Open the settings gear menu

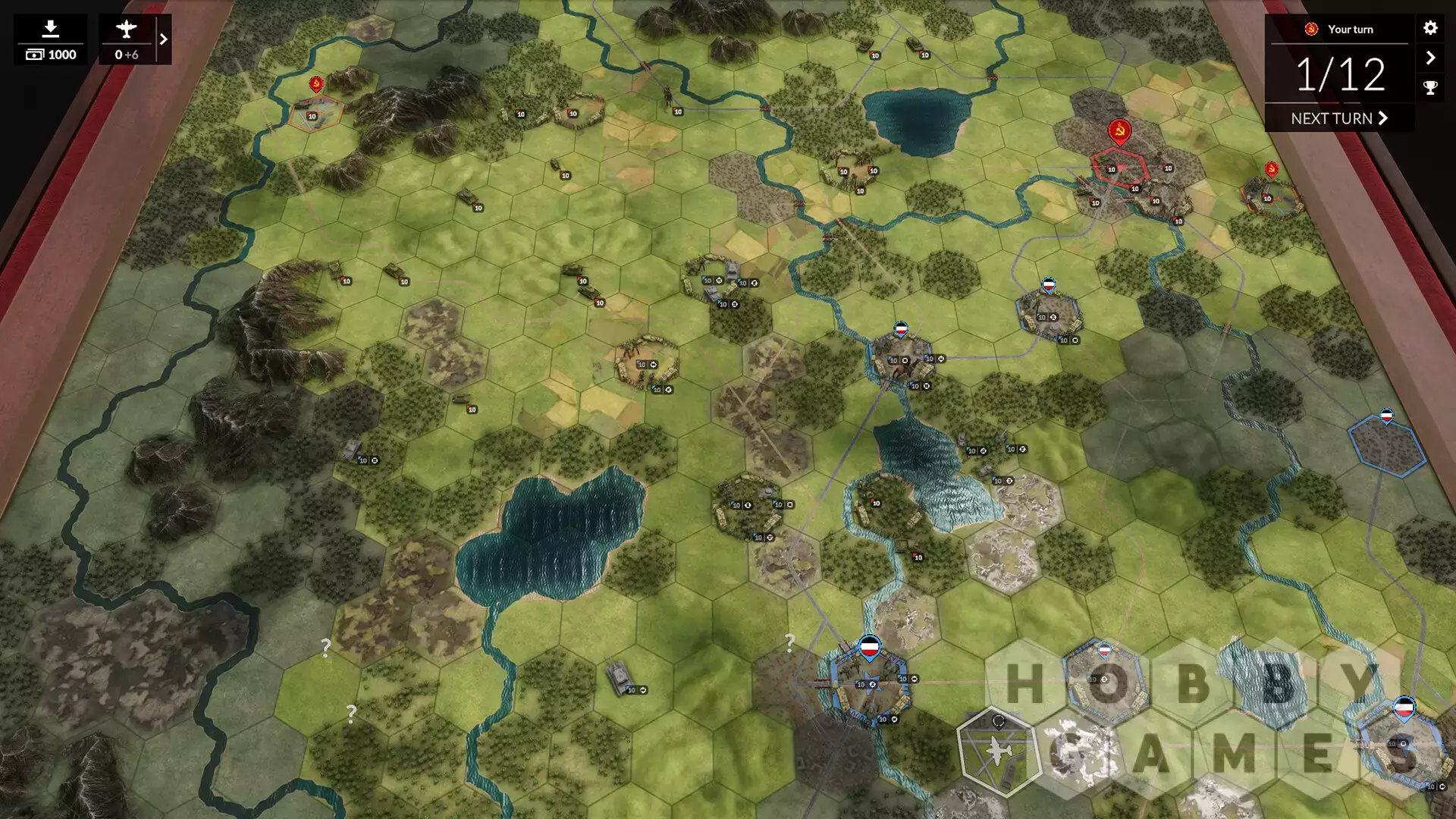coord(1430,28)
